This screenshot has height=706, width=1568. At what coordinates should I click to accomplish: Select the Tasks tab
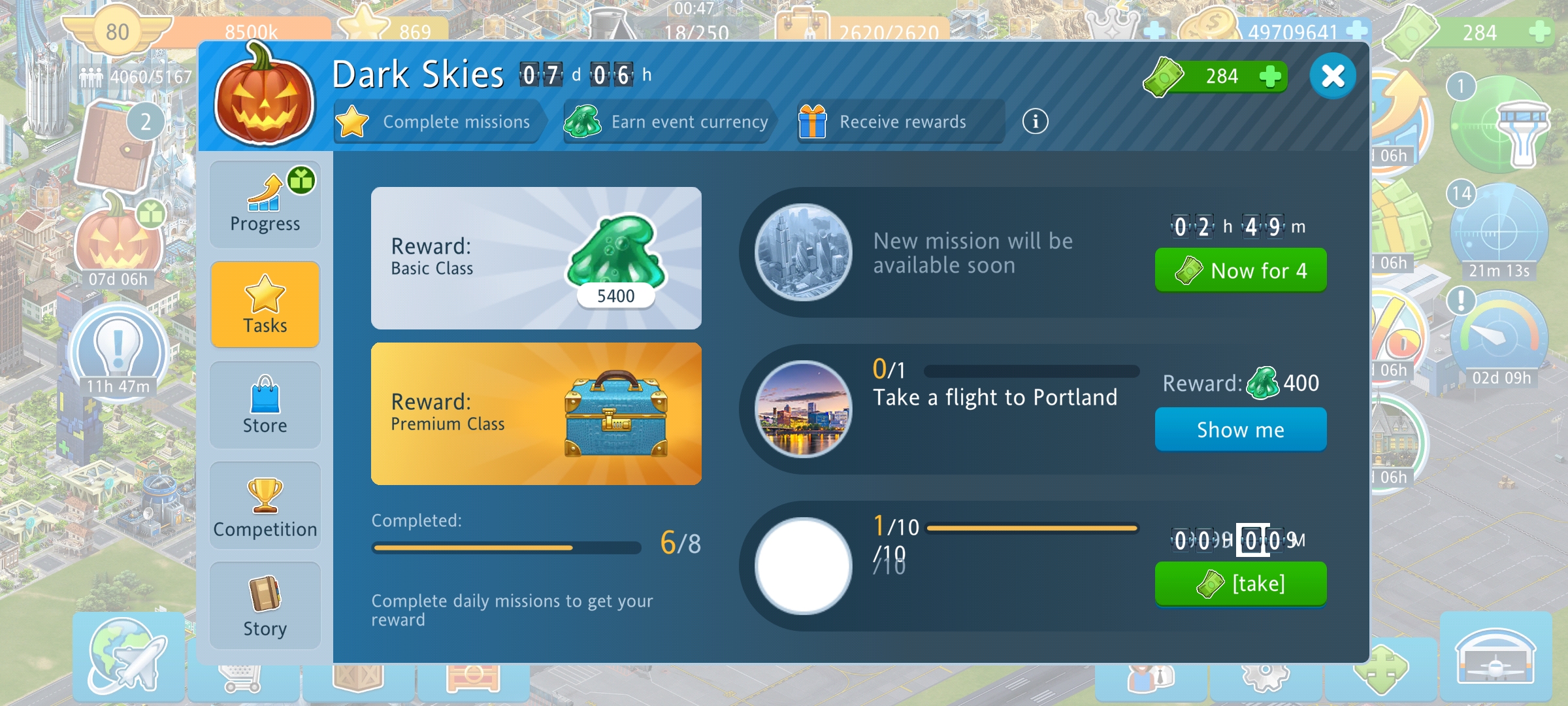265,305
